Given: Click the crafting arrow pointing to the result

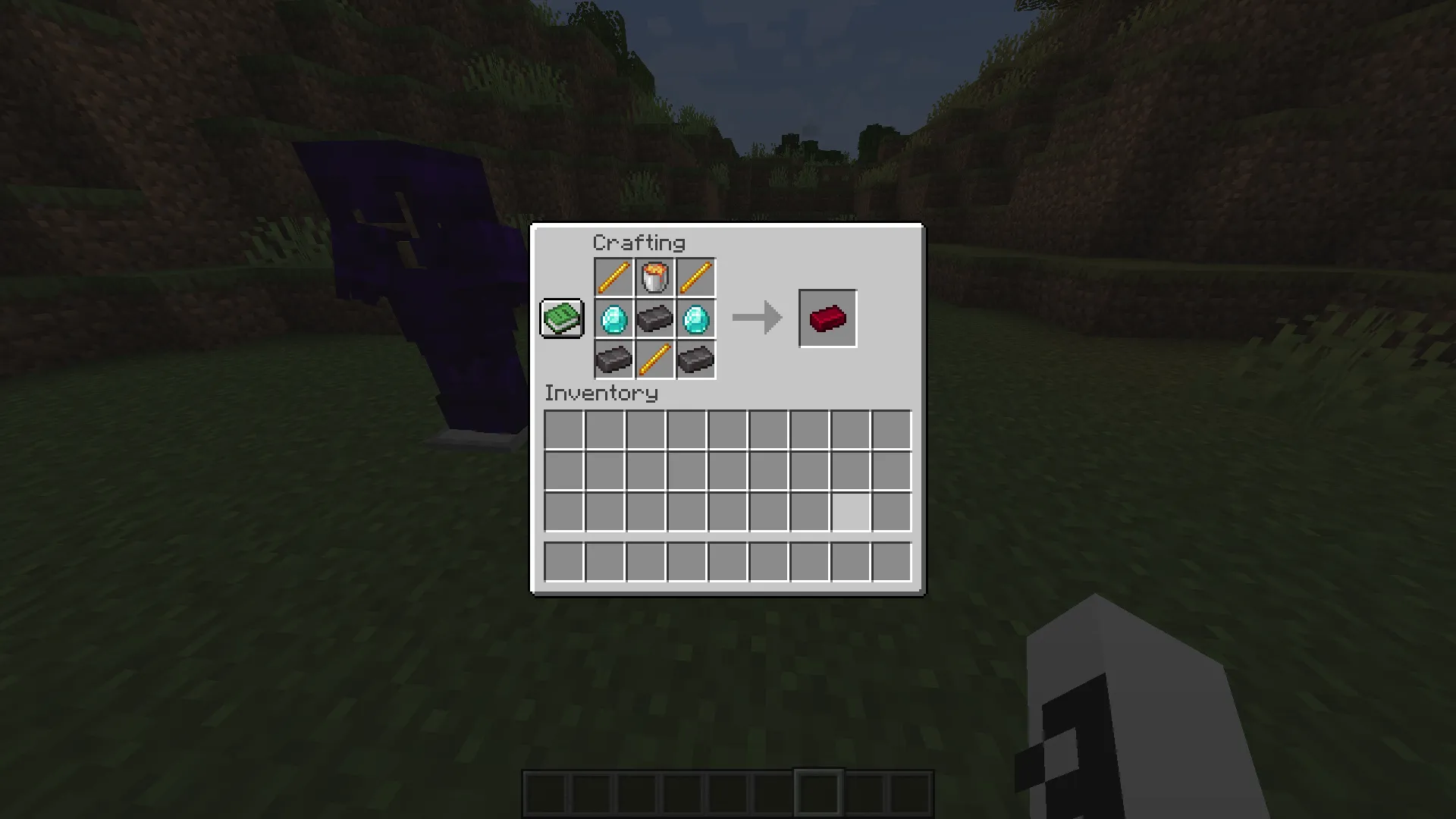Looking at the screenshot, I should [756, 318].
